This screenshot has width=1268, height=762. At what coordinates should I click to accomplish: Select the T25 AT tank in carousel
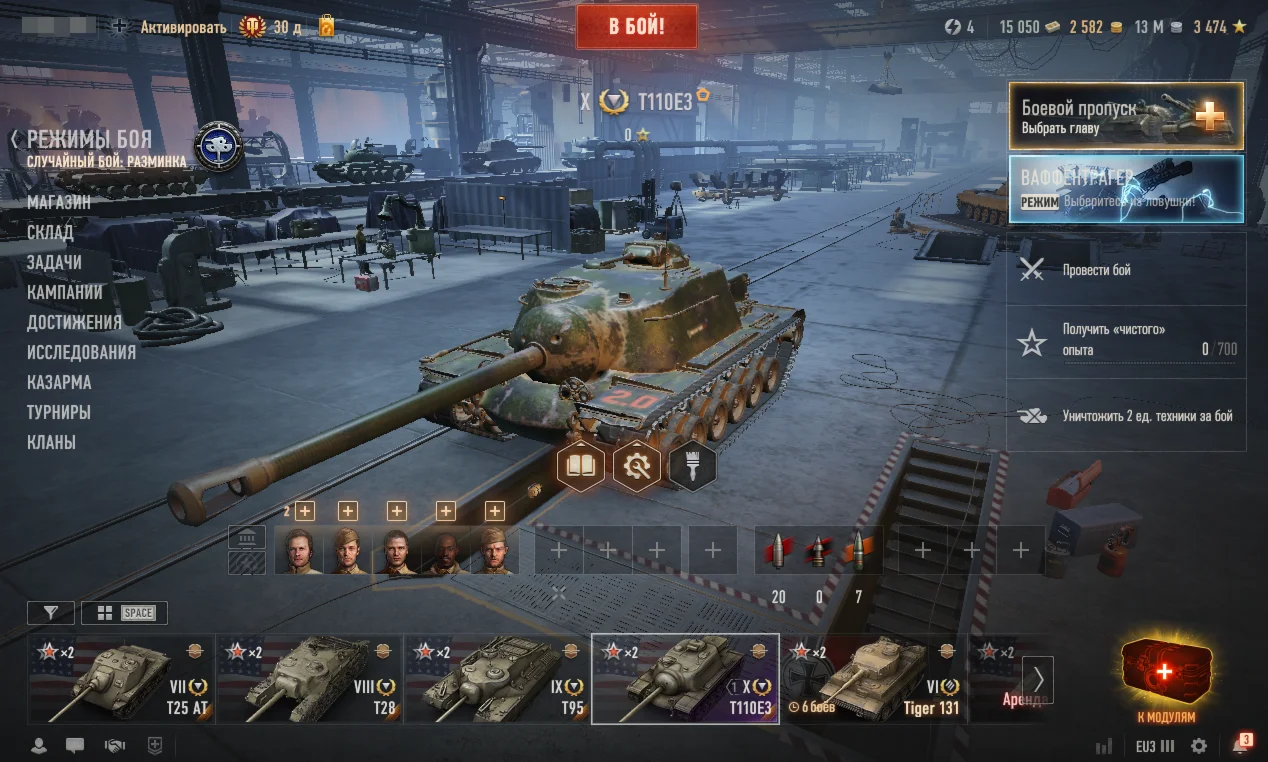pos(121,679)
